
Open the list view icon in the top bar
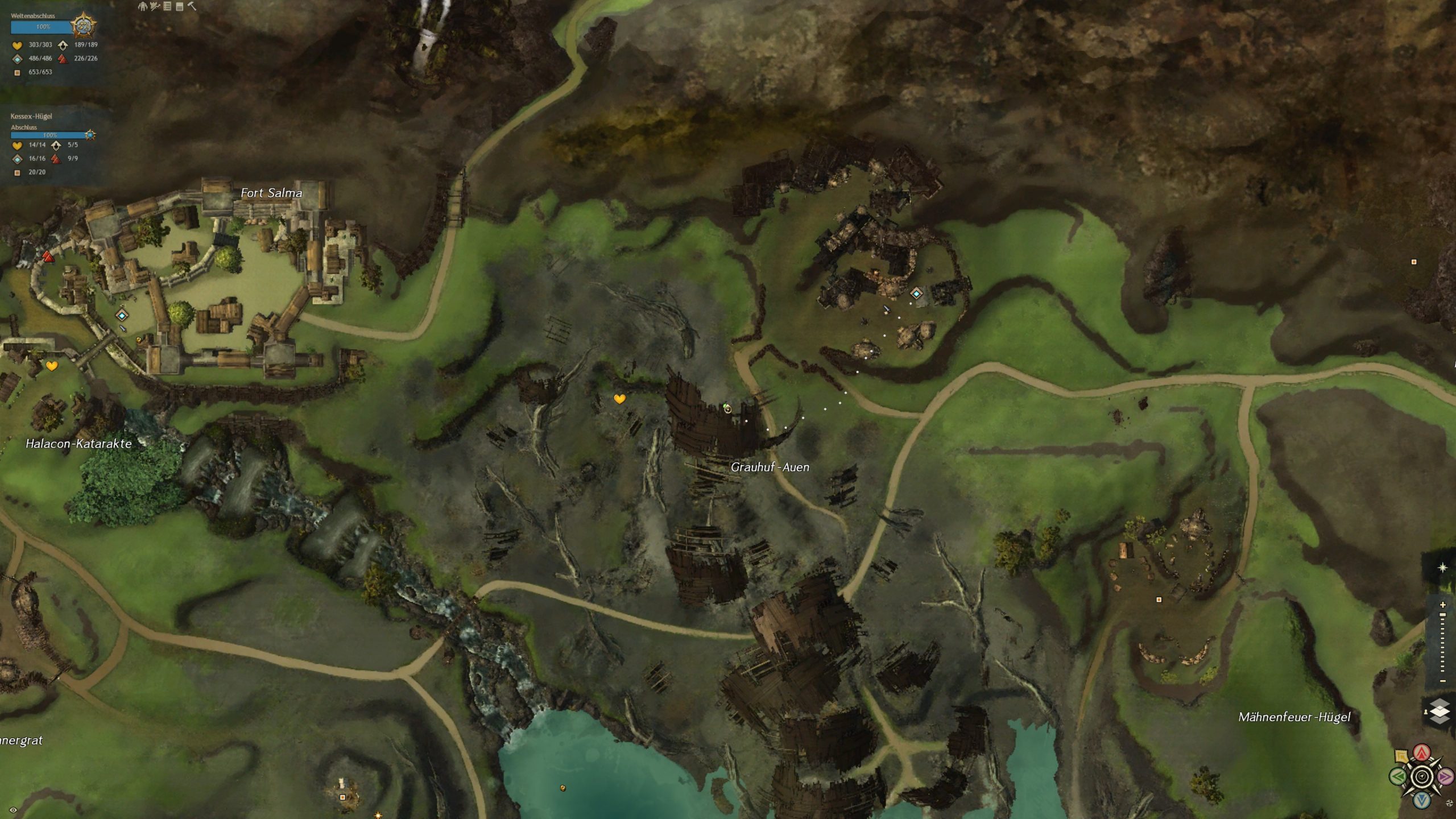167,6
